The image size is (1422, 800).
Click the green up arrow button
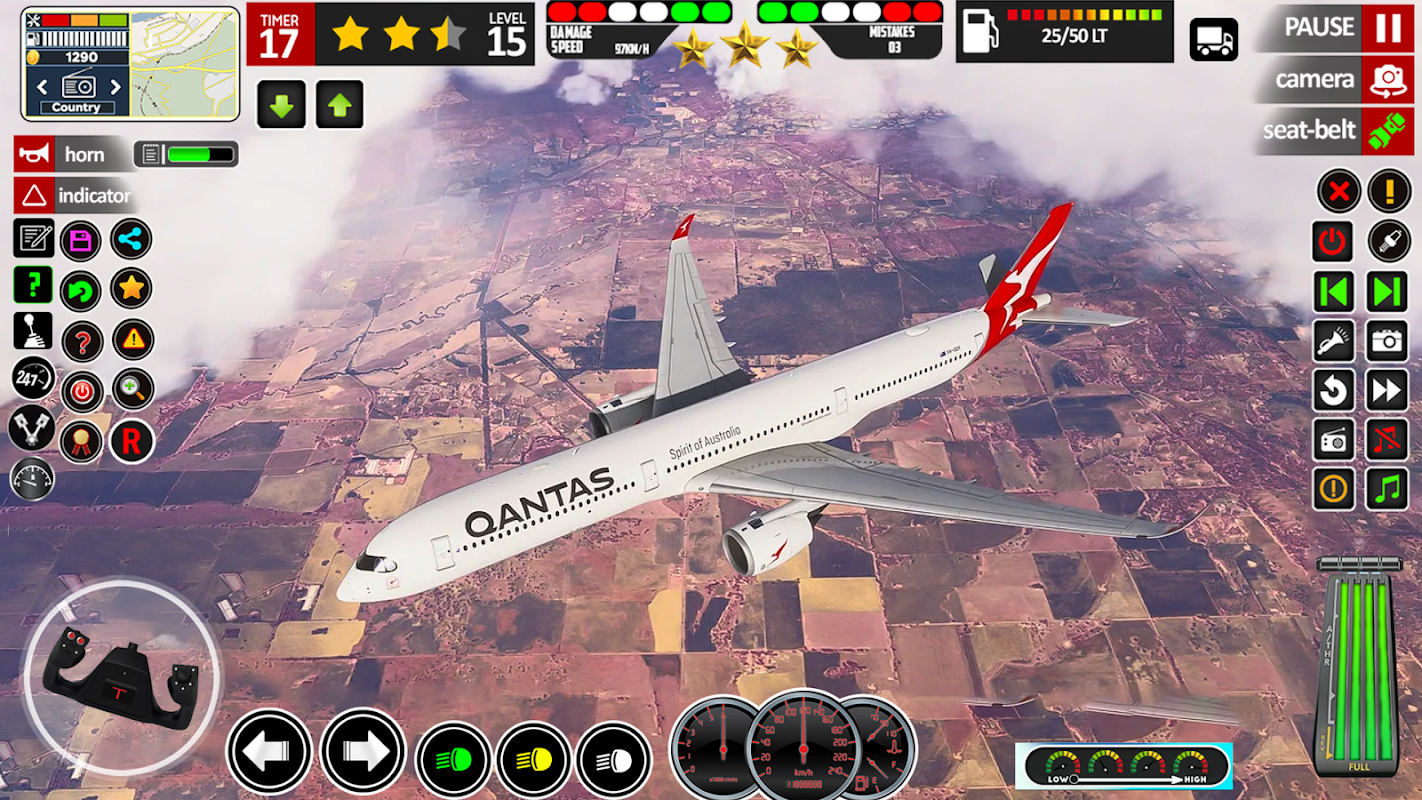(340, 105)
